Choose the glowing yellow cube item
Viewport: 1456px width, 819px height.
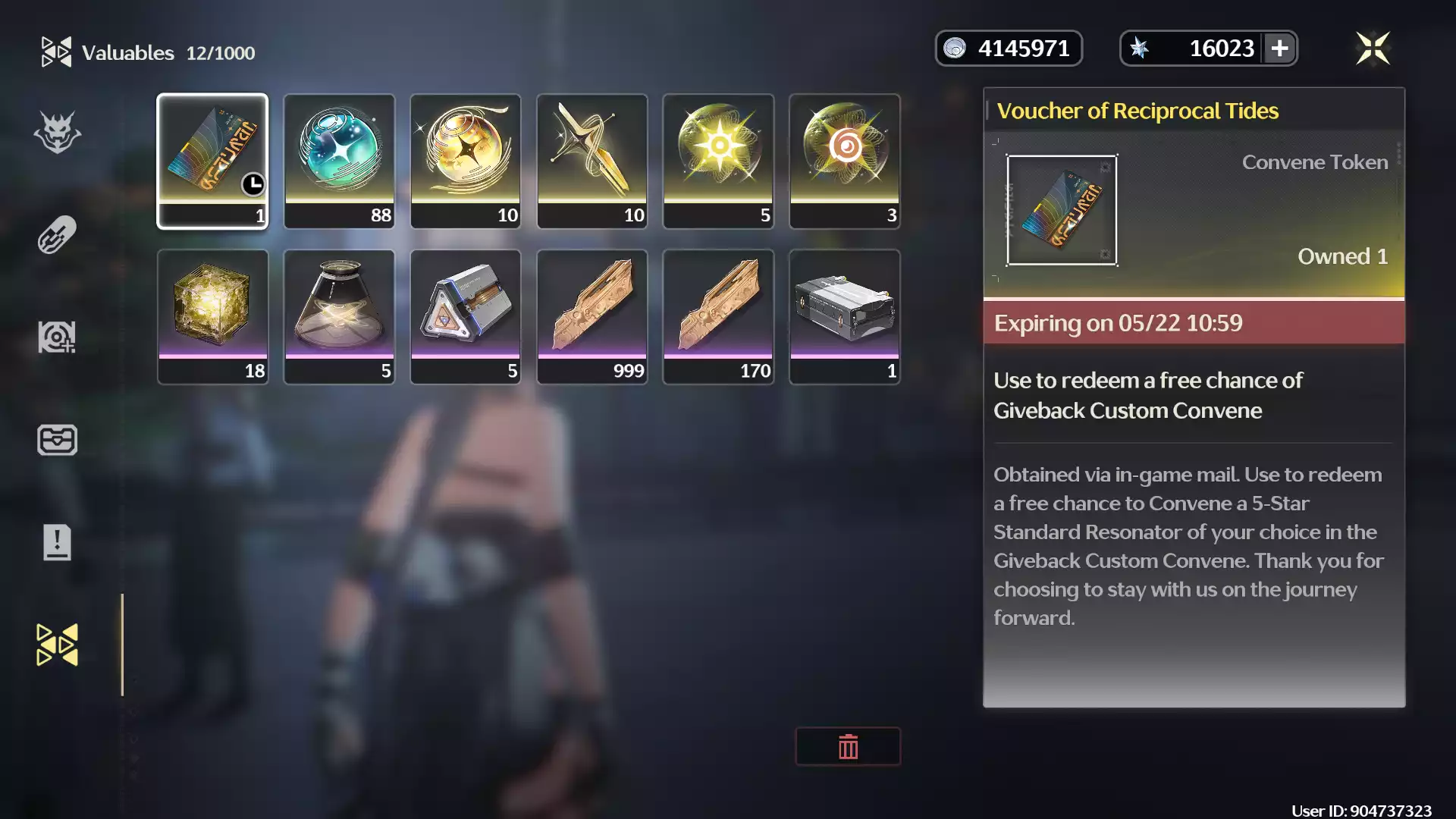pyautogui.click(x=212, y=316)
